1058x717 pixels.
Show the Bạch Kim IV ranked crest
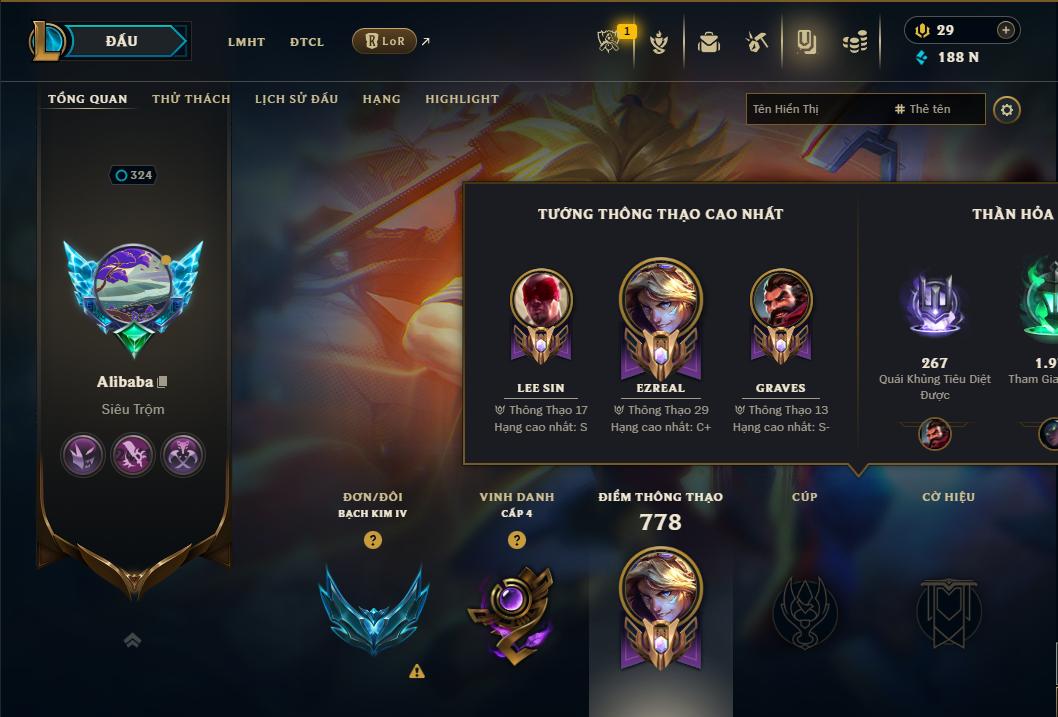373,609
